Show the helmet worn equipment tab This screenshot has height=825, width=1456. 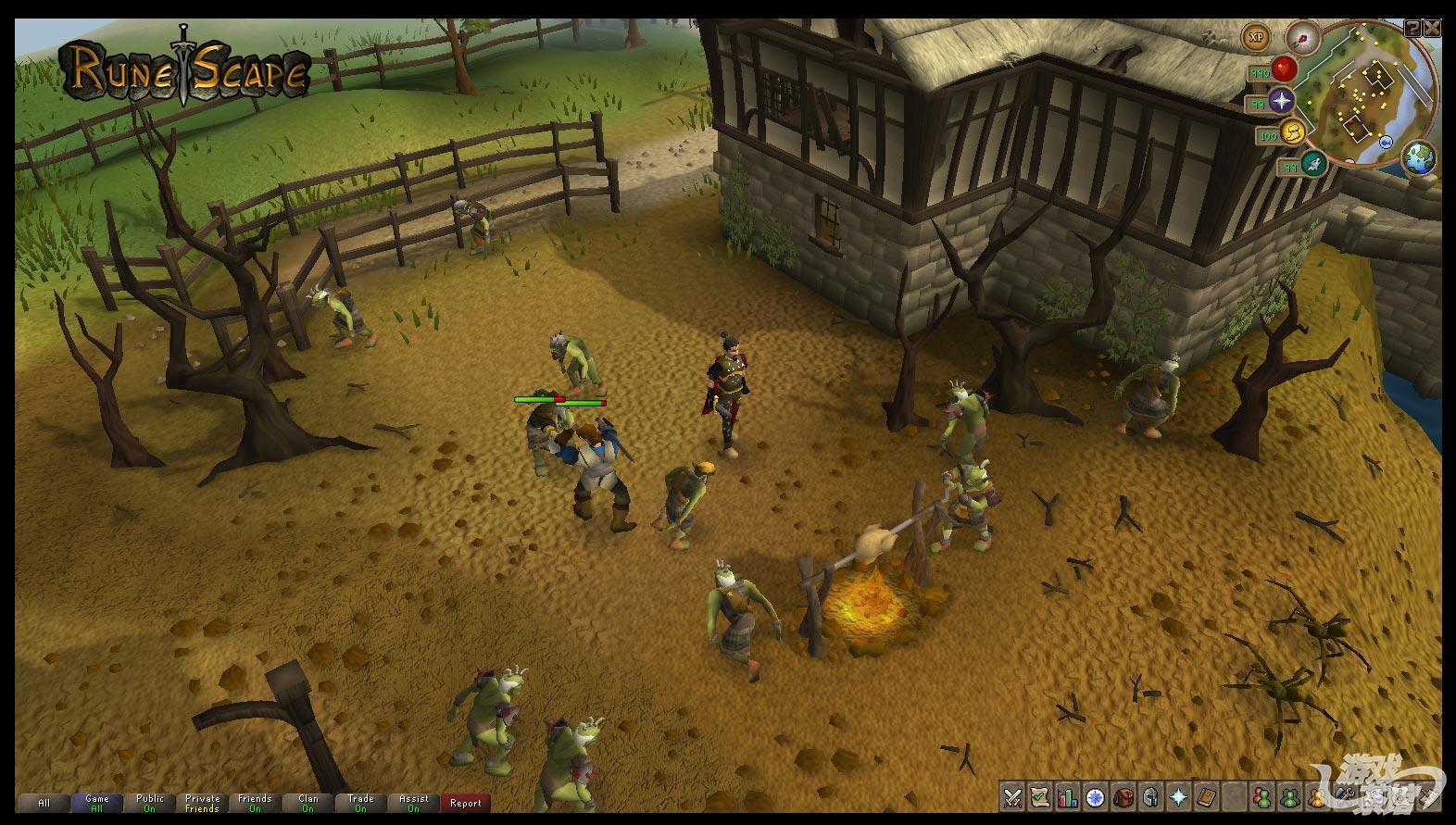pyautogui.click(x=1151, y=796)
